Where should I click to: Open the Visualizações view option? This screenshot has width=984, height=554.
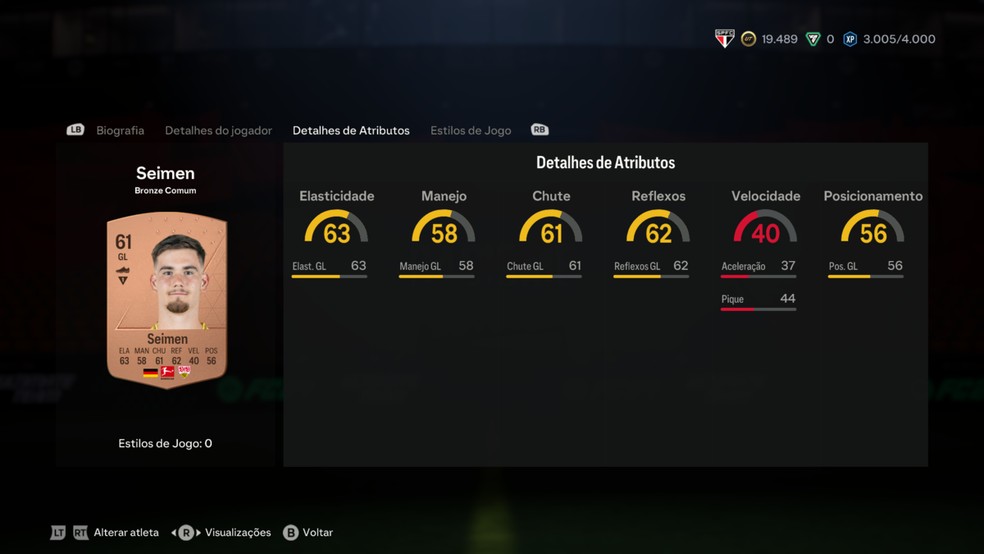[237, 533]
